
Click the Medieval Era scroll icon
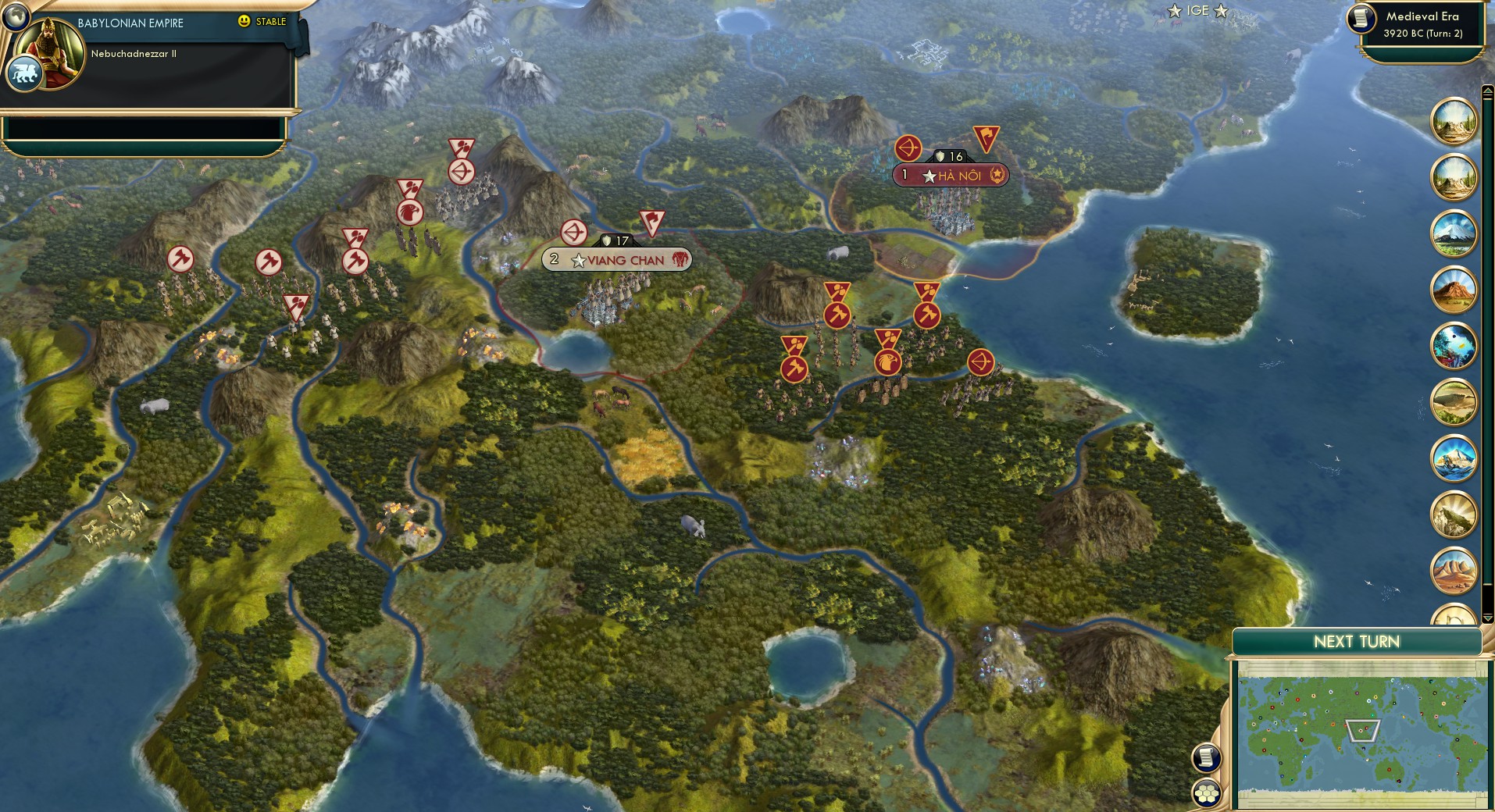[1359, 21]
